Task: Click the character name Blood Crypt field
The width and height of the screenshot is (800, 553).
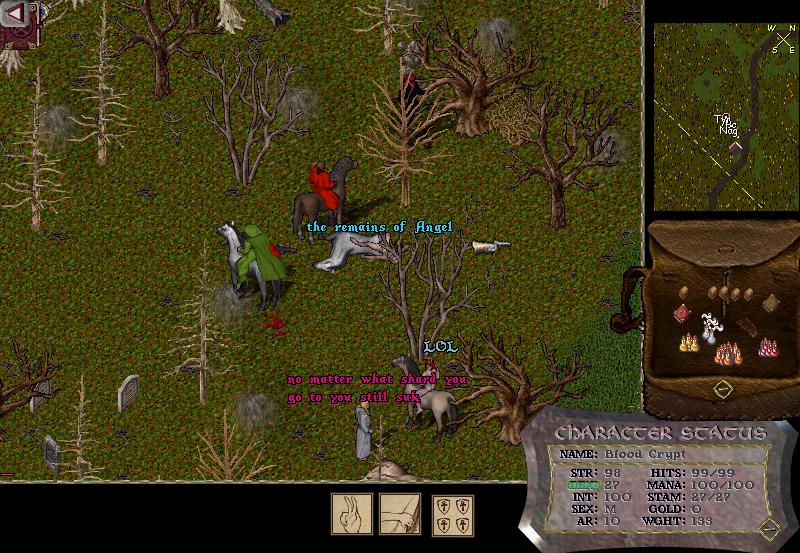Action: click(x=646, y=455)
